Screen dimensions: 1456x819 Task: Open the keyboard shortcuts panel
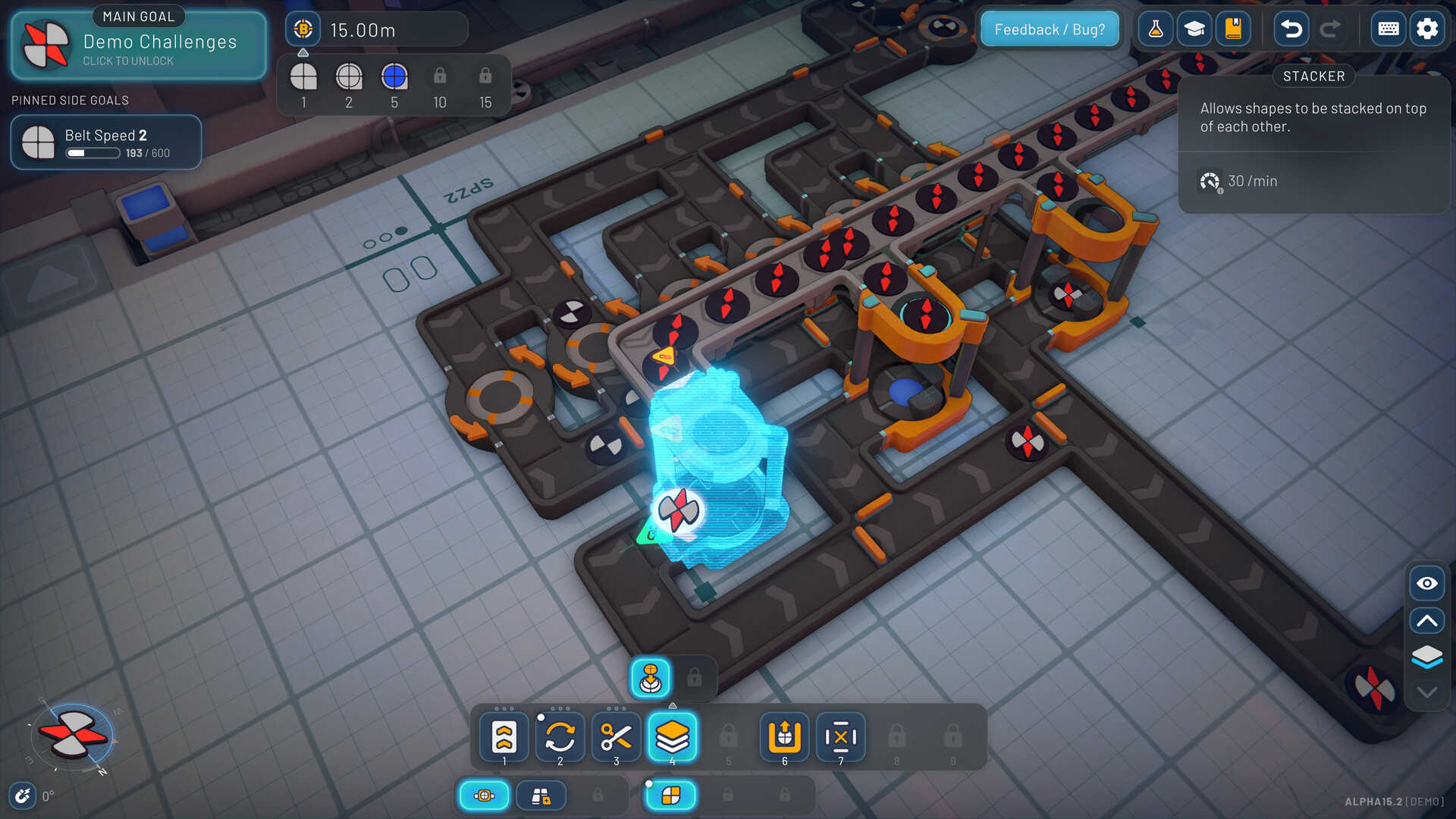click(x=1388, y=28)
